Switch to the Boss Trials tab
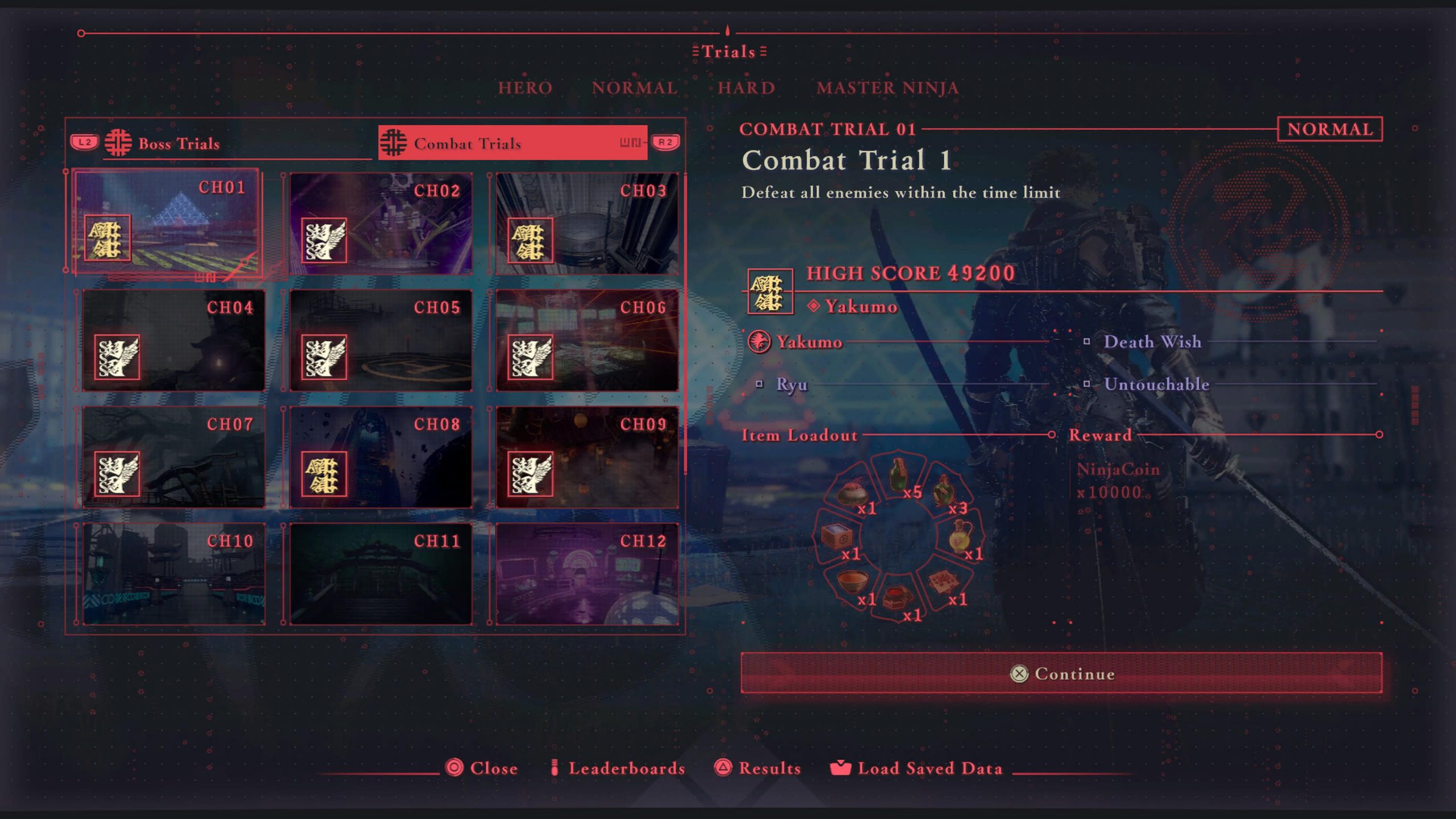The image size is (1456, 819). (x=179, y=144)
